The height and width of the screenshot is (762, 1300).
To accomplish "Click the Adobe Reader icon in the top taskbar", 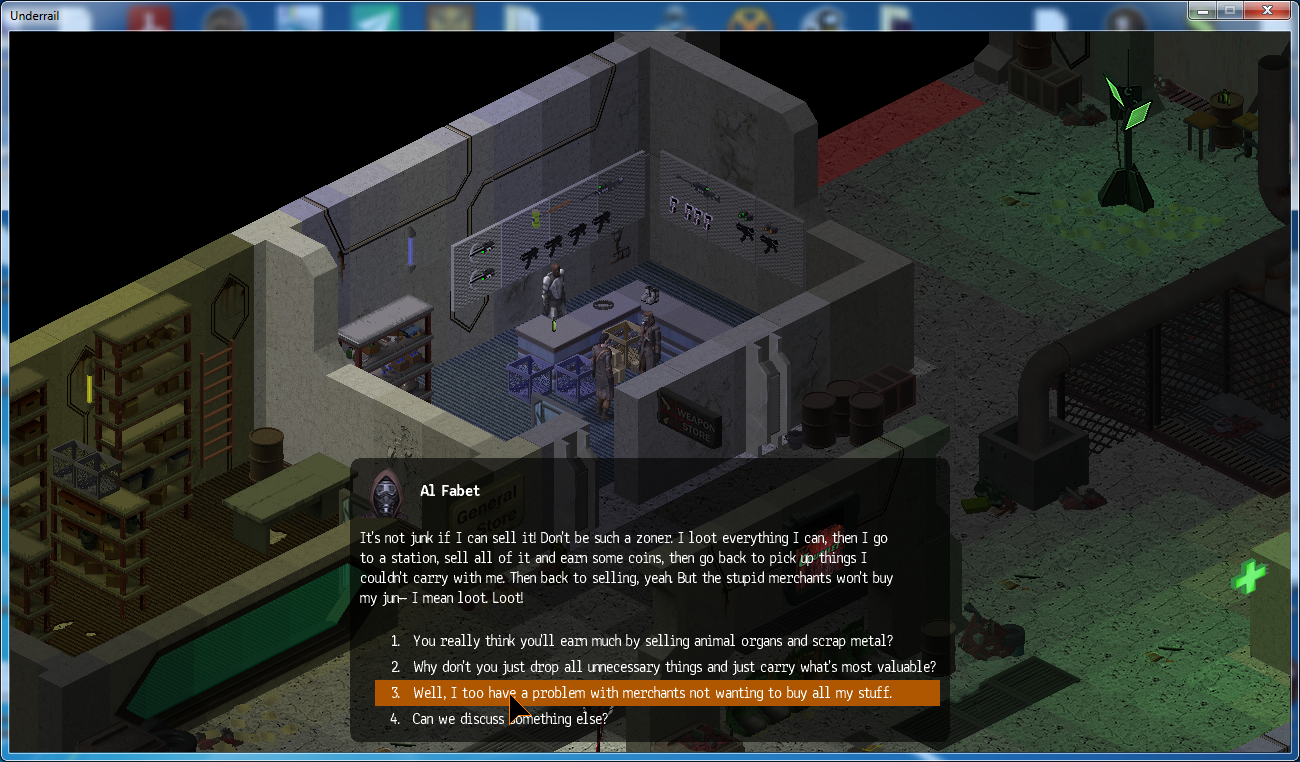I will 149,15.
